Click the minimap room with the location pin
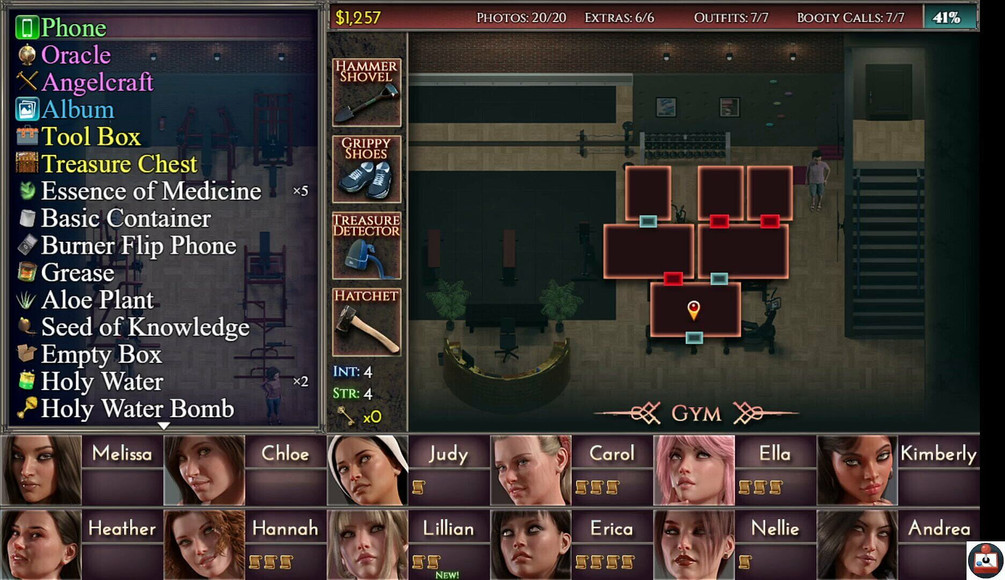 pyautogui.click(x=694, y=309)
